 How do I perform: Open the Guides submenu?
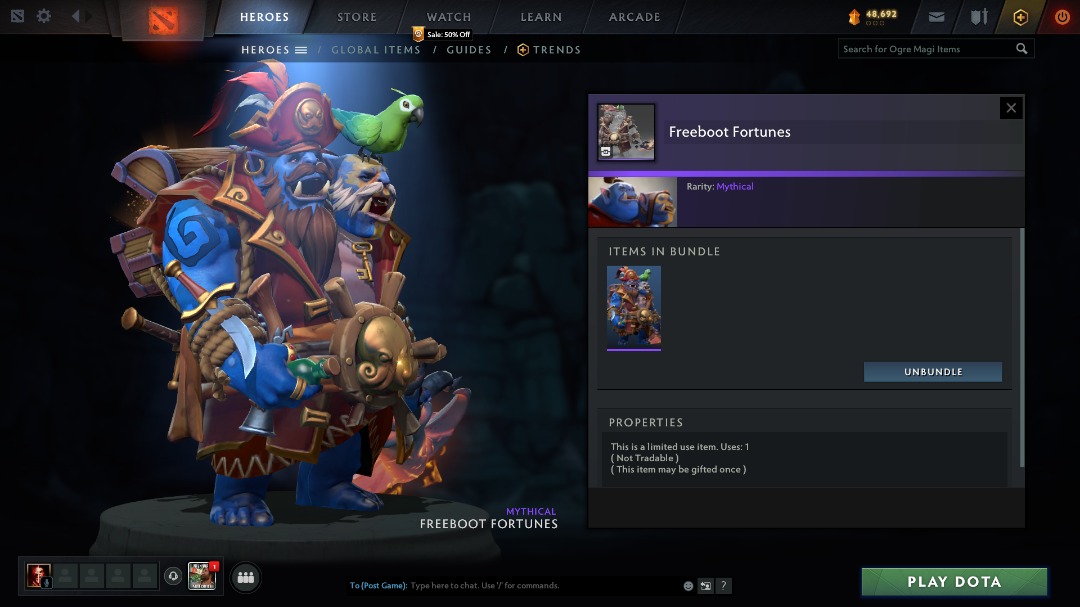[469, 50]
